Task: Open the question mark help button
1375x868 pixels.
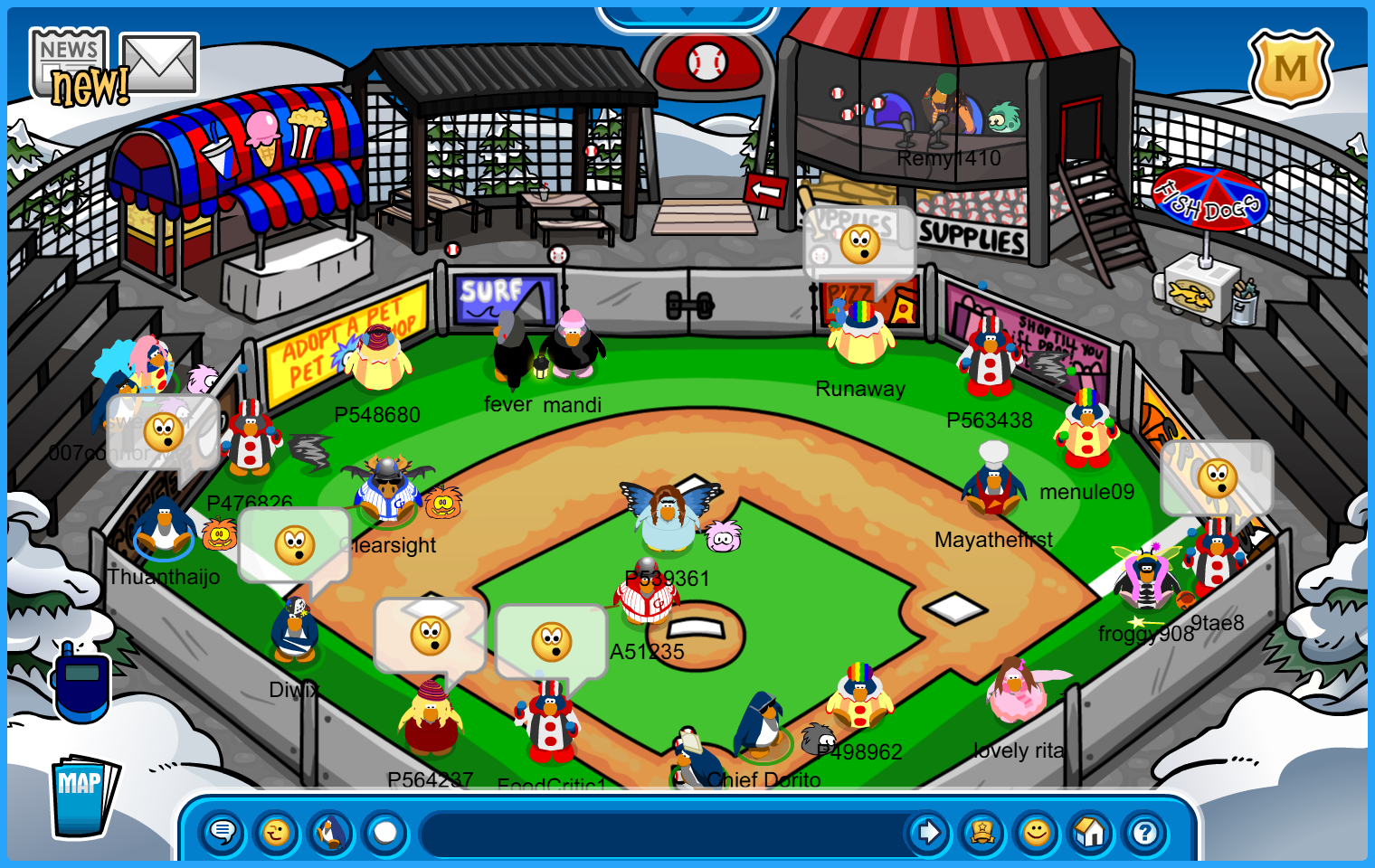Action: (x=1145, y=832)
